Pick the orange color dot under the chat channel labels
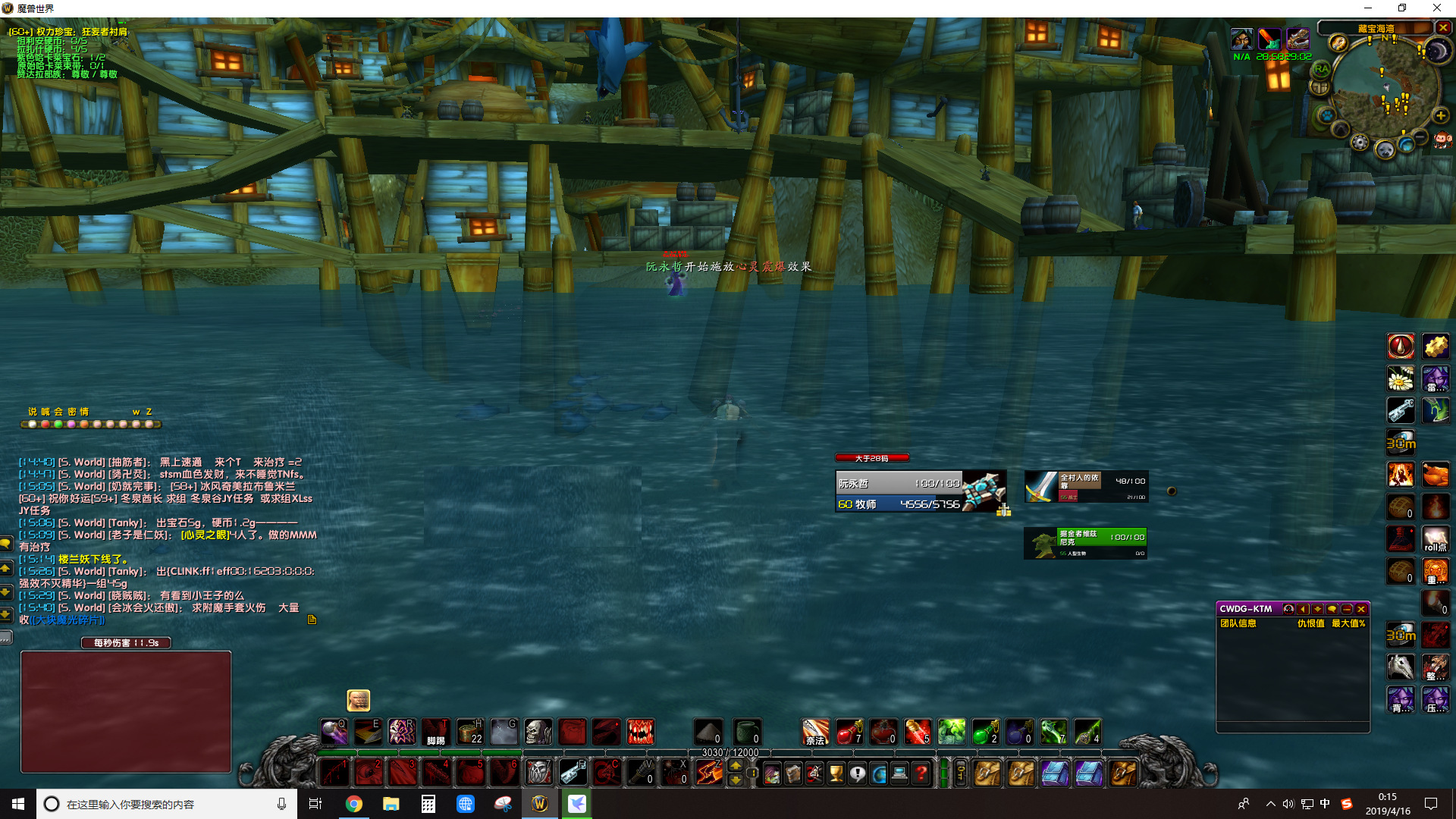 (84, 425)
